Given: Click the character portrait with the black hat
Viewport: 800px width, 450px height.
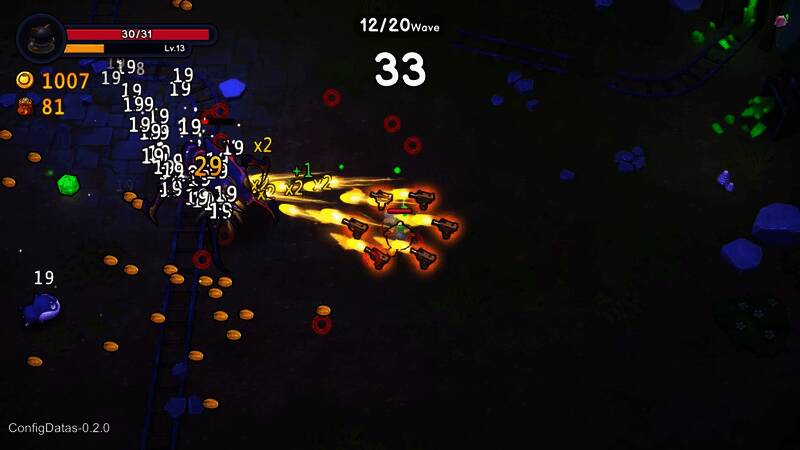Looking at the screenshot, I should [x=41, y=40].
